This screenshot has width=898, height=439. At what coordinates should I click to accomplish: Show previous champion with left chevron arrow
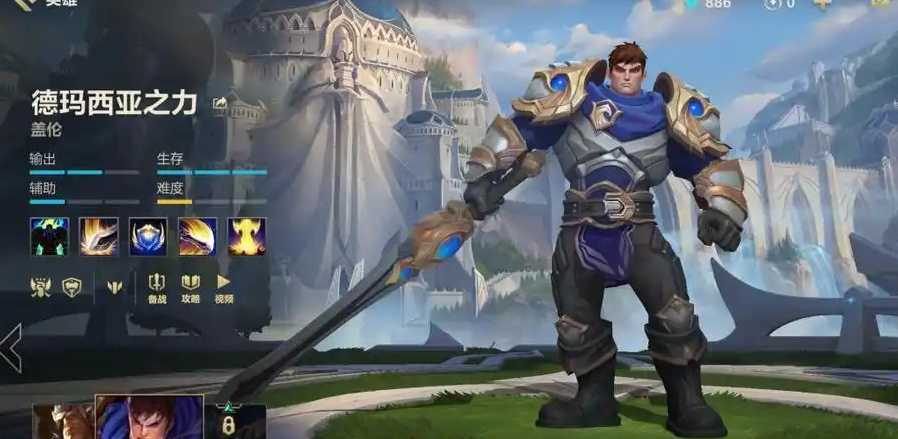(11, 348)
